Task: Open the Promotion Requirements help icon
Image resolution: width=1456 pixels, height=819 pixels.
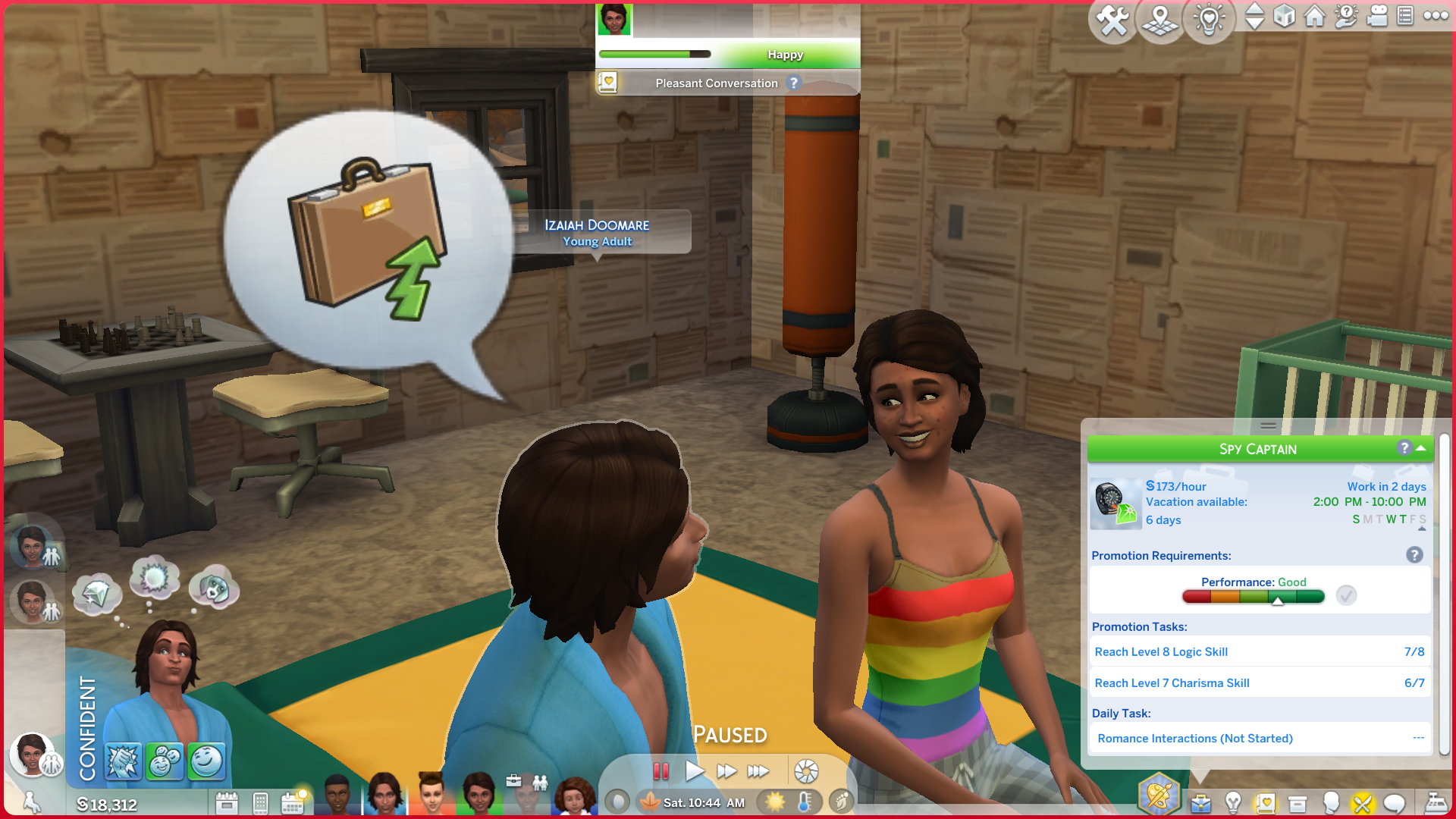Action: point(1414,556)
